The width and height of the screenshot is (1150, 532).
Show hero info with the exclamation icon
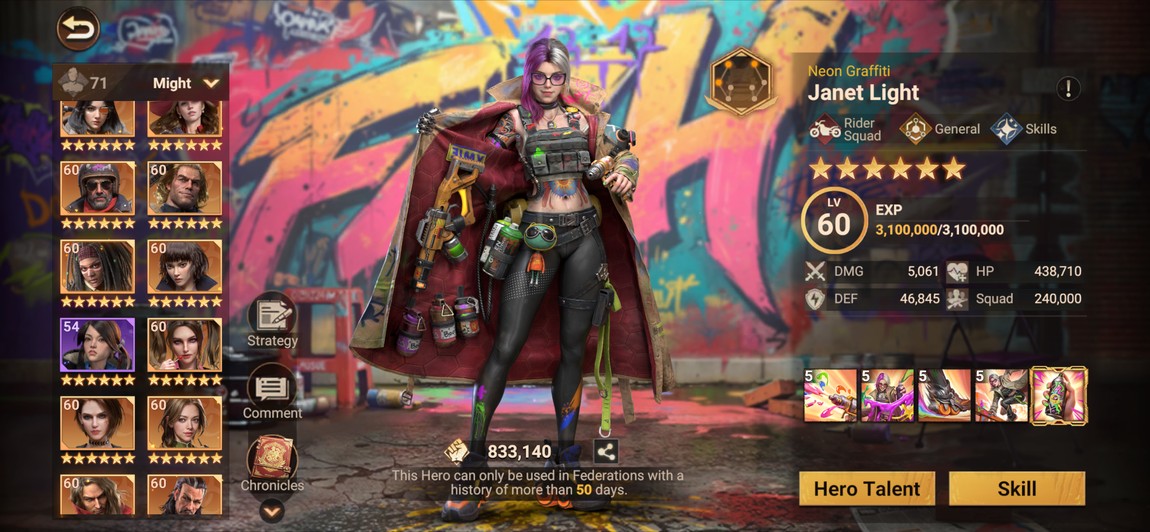pos(1068,88)
